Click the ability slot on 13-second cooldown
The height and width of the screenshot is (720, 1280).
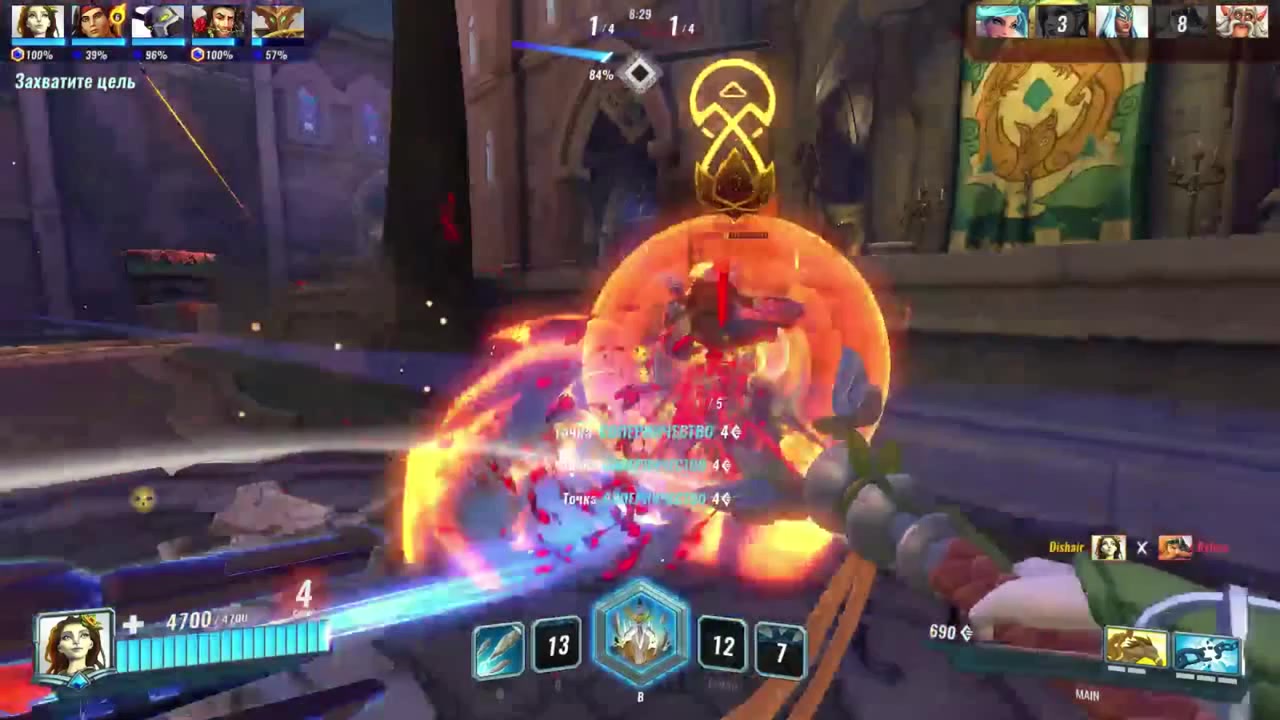click(557, 646)
